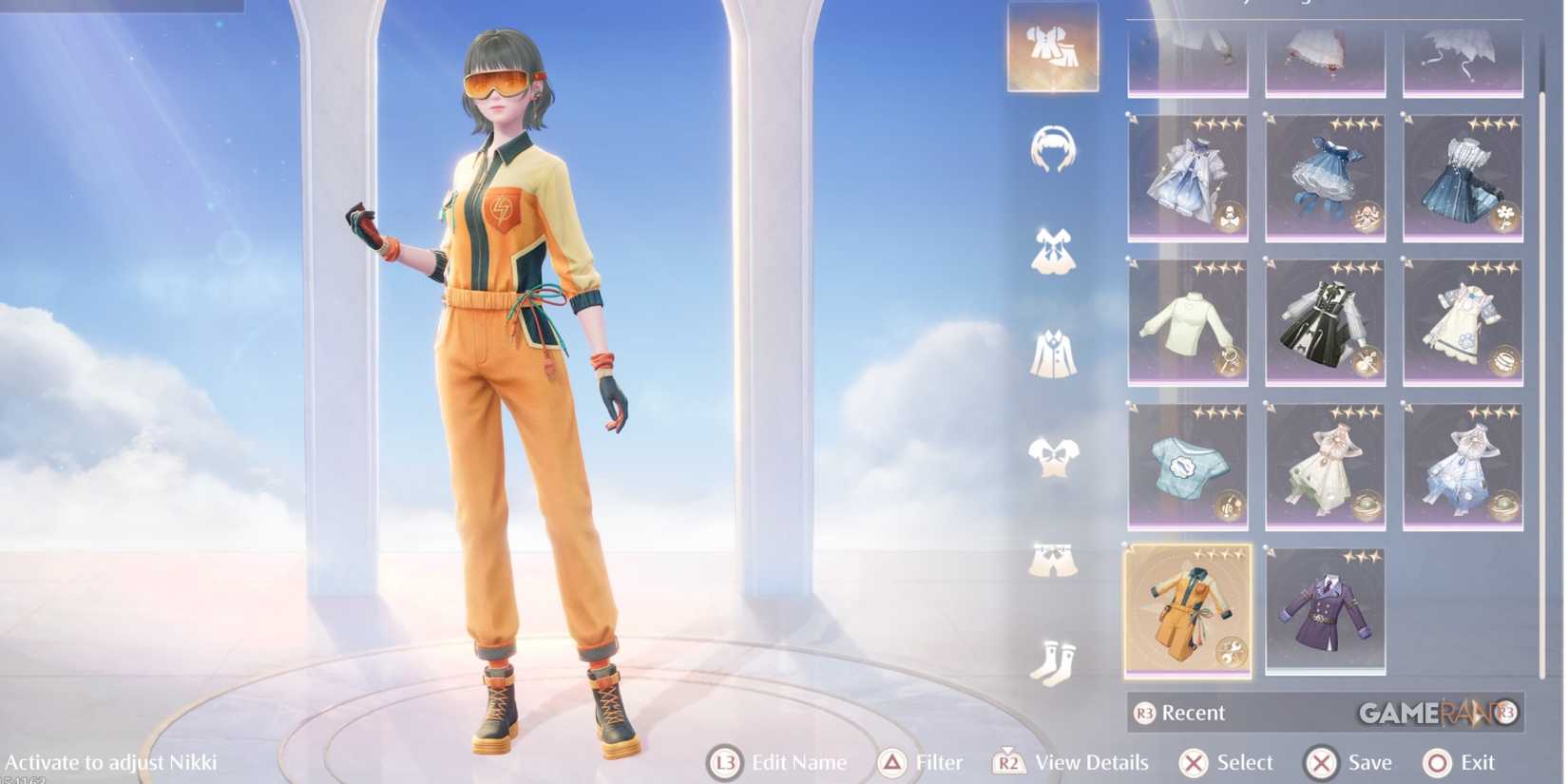Select the Dresses category icon
1568x784 pixels.
pyautogui.click(x=1055, y=252)
